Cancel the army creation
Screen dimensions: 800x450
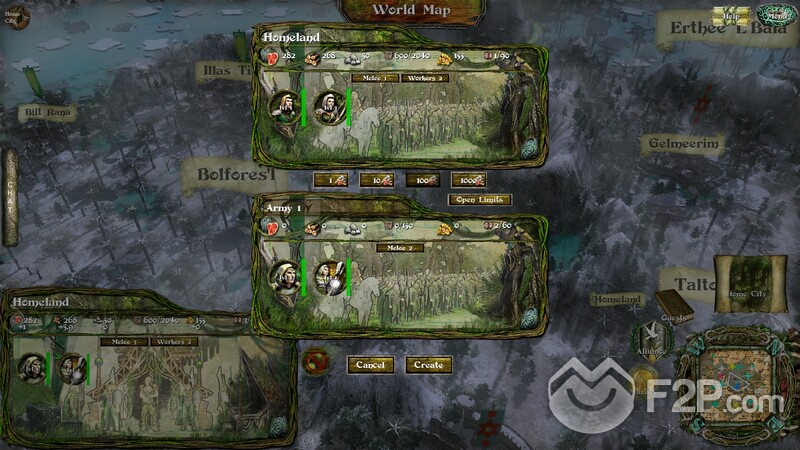[x=370, y=365]
